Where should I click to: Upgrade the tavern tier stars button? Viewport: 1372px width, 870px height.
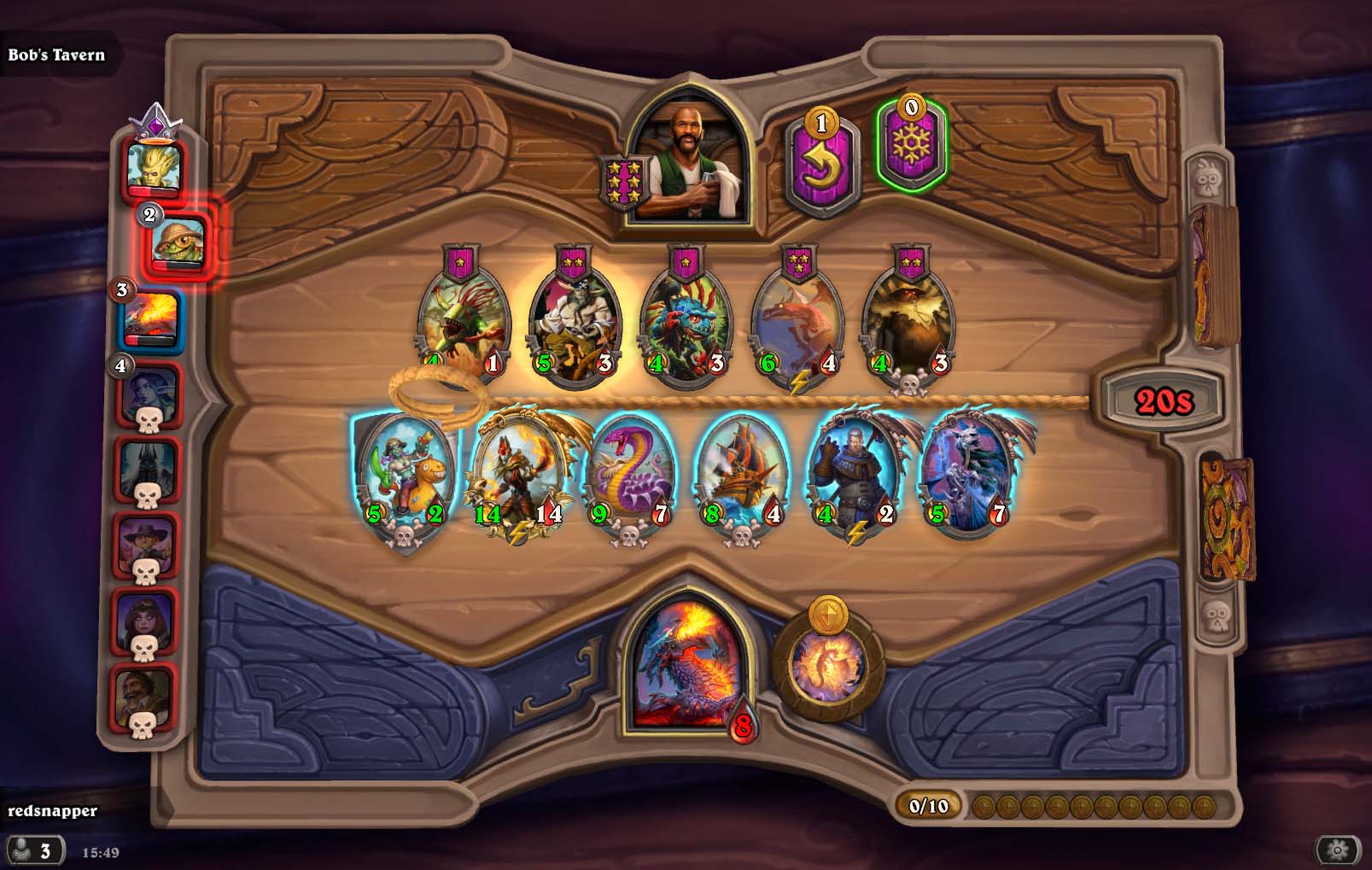click(622, 182)
